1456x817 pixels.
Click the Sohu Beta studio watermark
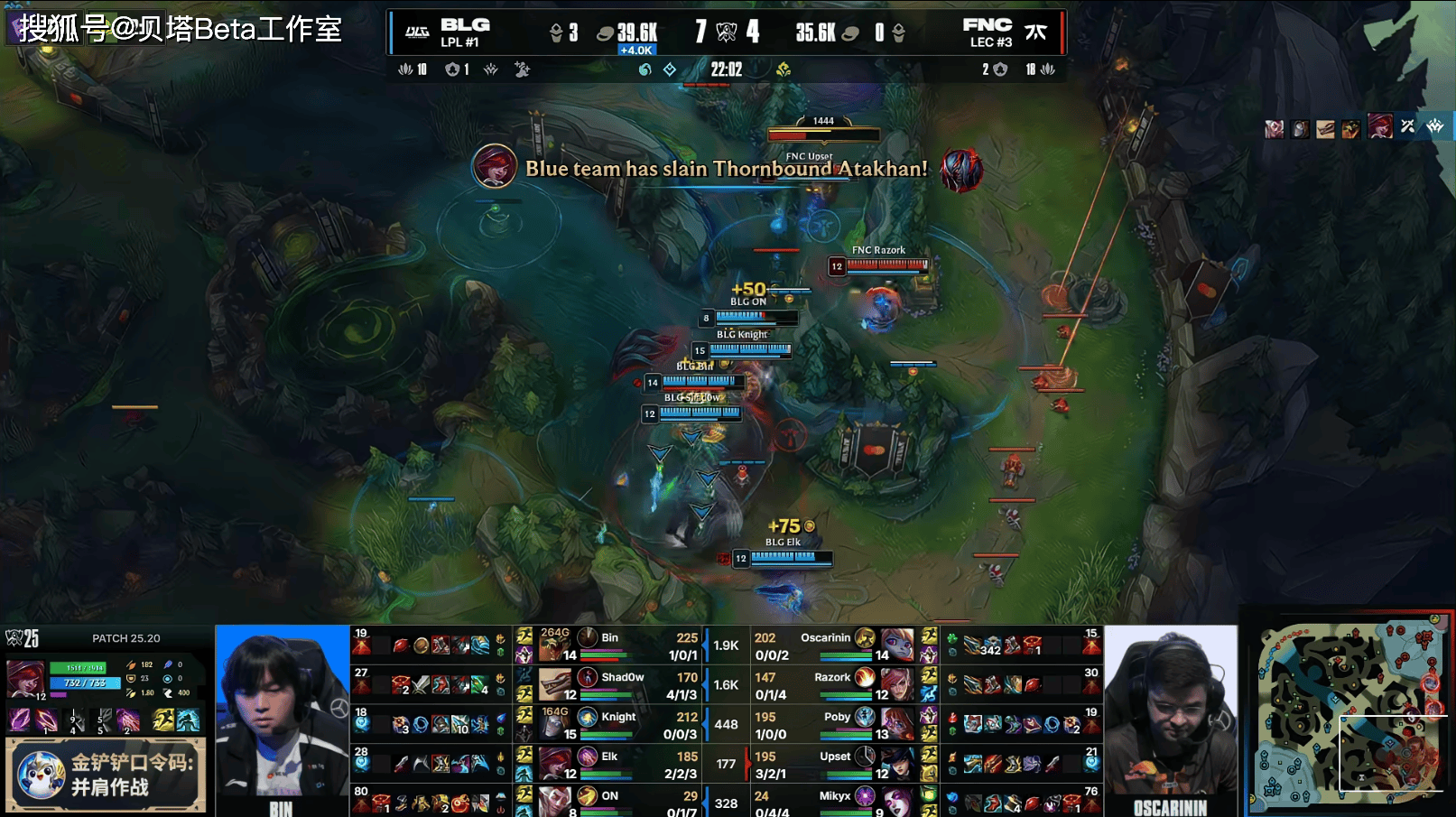click(181, 29)
